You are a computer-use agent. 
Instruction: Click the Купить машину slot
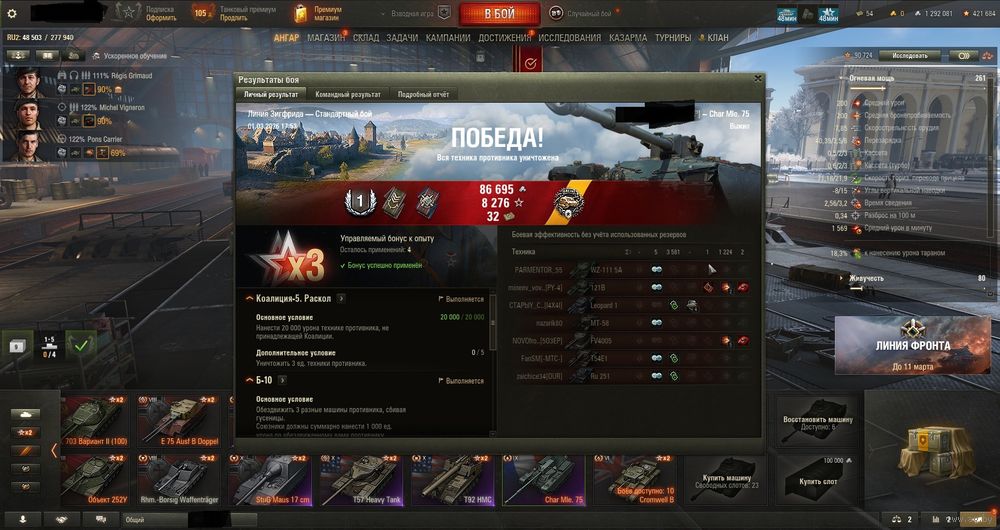[724, 477]
